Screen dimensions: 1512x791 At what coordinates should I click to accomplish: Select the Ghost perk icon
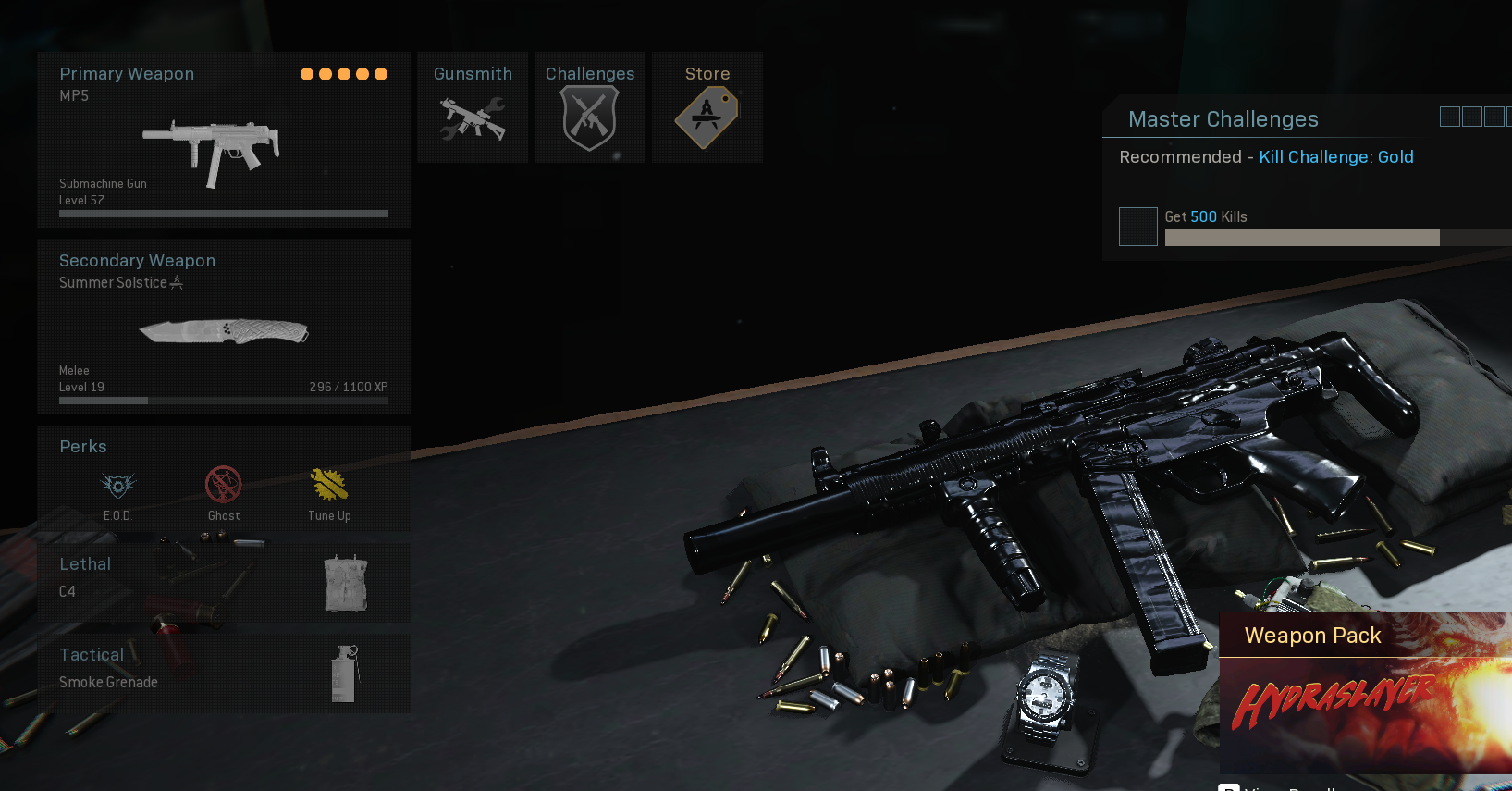pos(223,487)
